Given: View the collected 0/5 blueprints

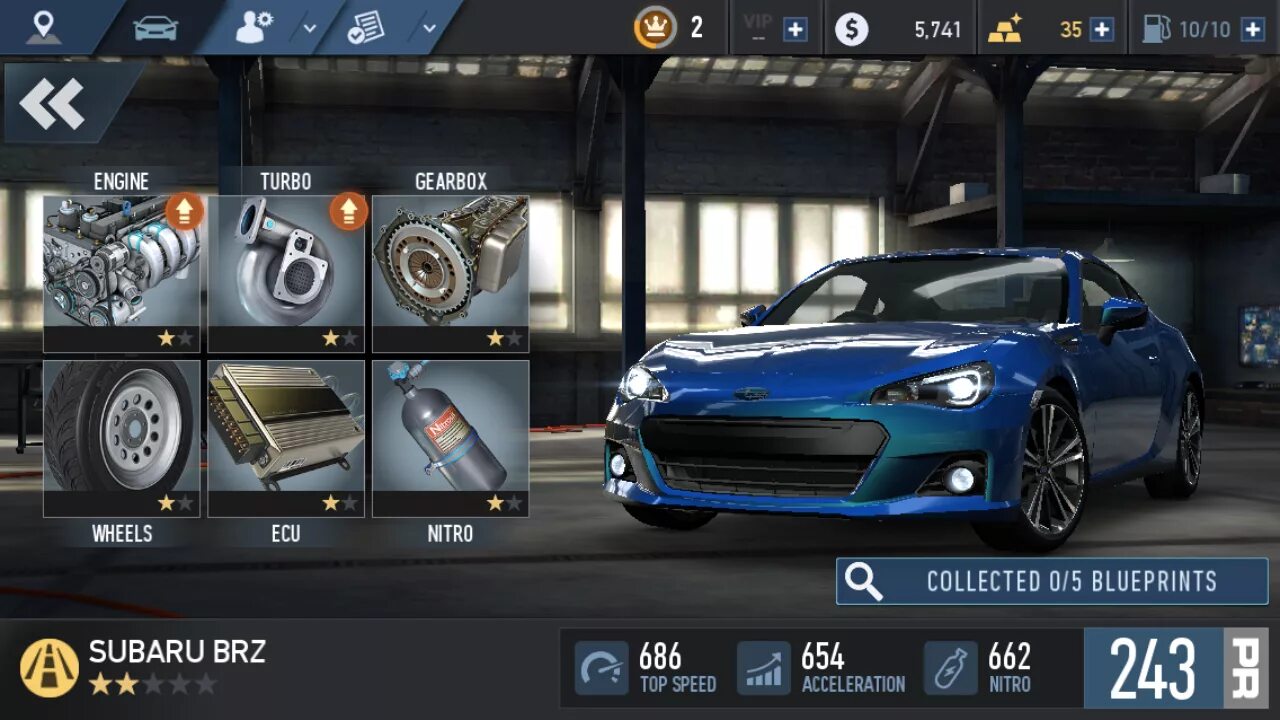Looking at the screenshot, I should pos(1052,581).
